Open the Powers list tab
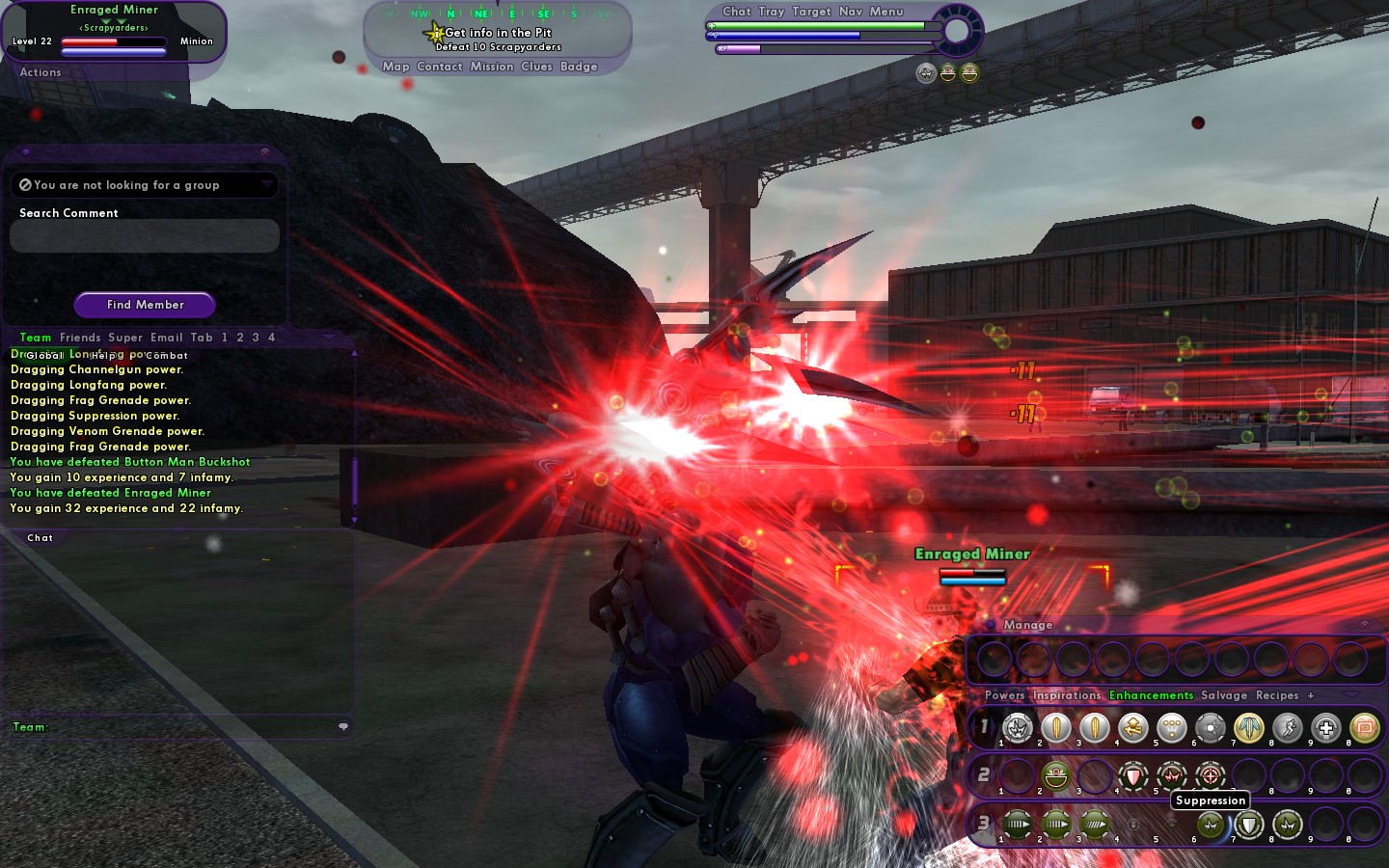This screenshot has width=1389, height=868. tap(1004, 695)
